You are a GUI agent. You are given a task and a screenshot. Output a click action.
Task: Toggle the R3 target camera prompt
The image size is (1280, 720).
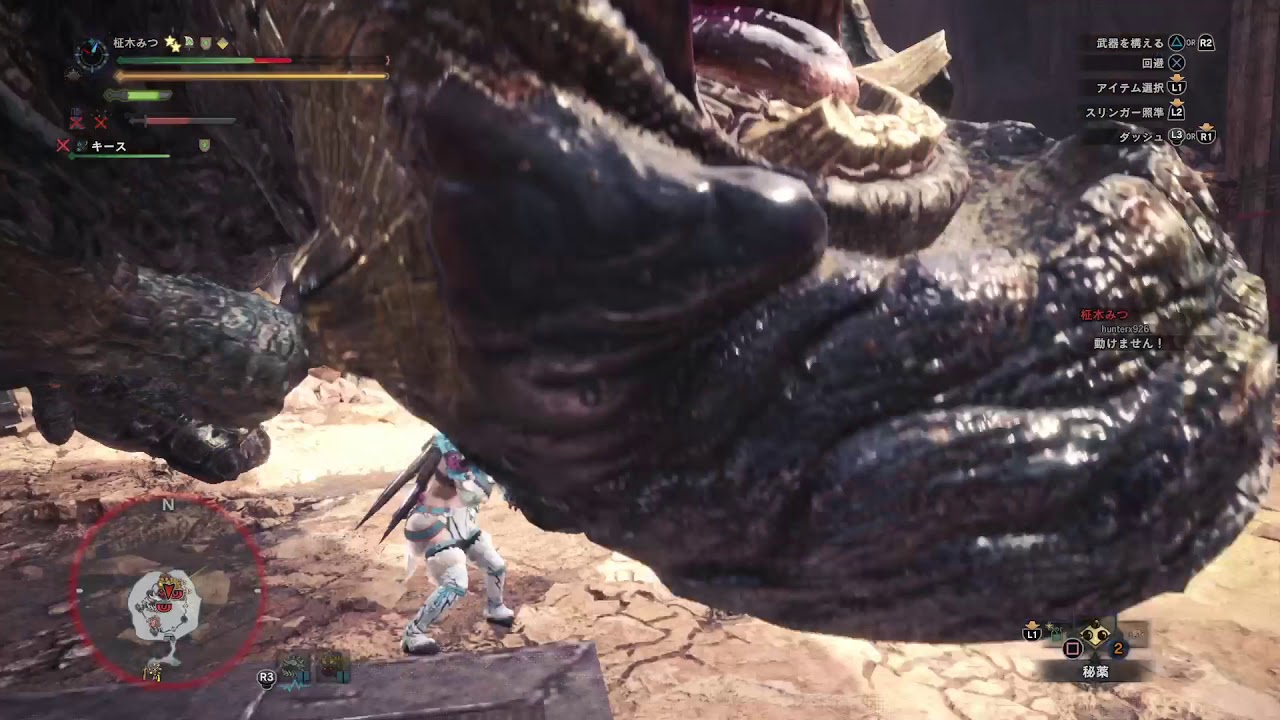(267, 677)
